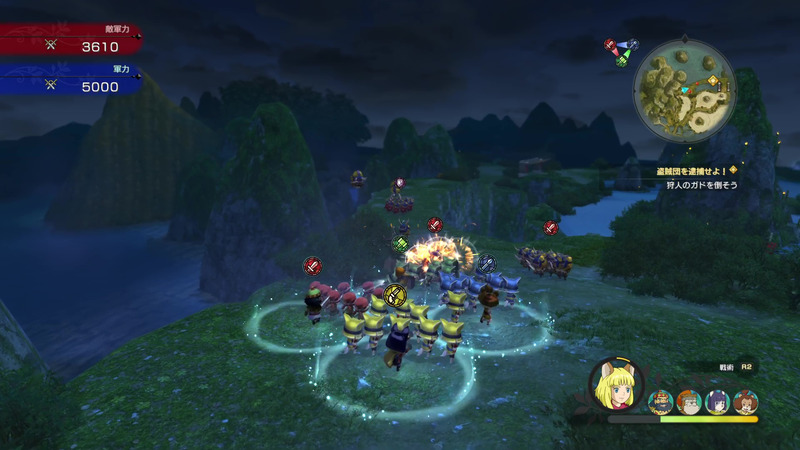Select the brown-haired bear-eared leader portrait
The image size is (800, 450).
click(x=744, y=402)
